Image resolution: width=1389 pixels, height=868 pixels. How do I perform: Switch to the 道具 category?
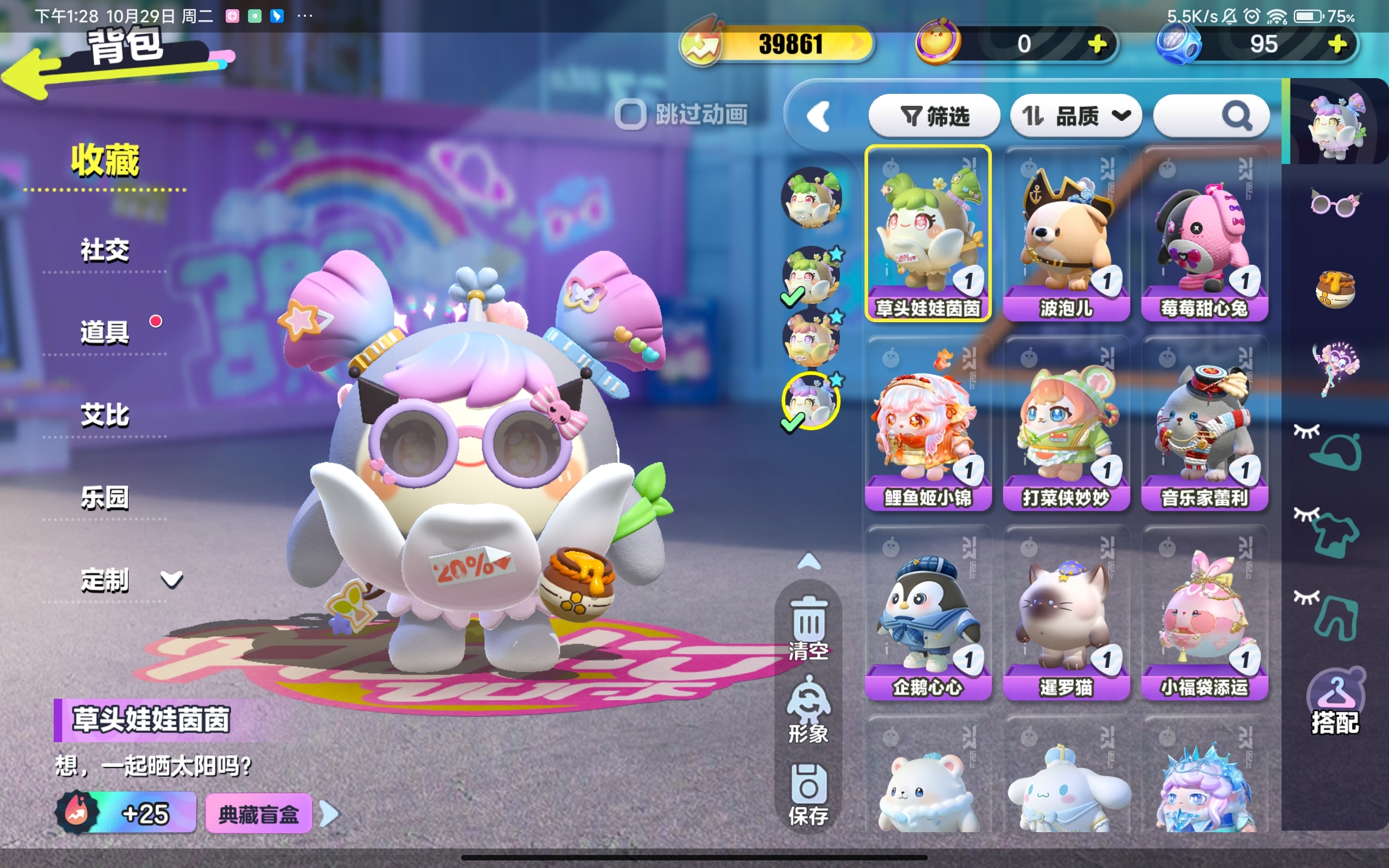coord(105,333)
